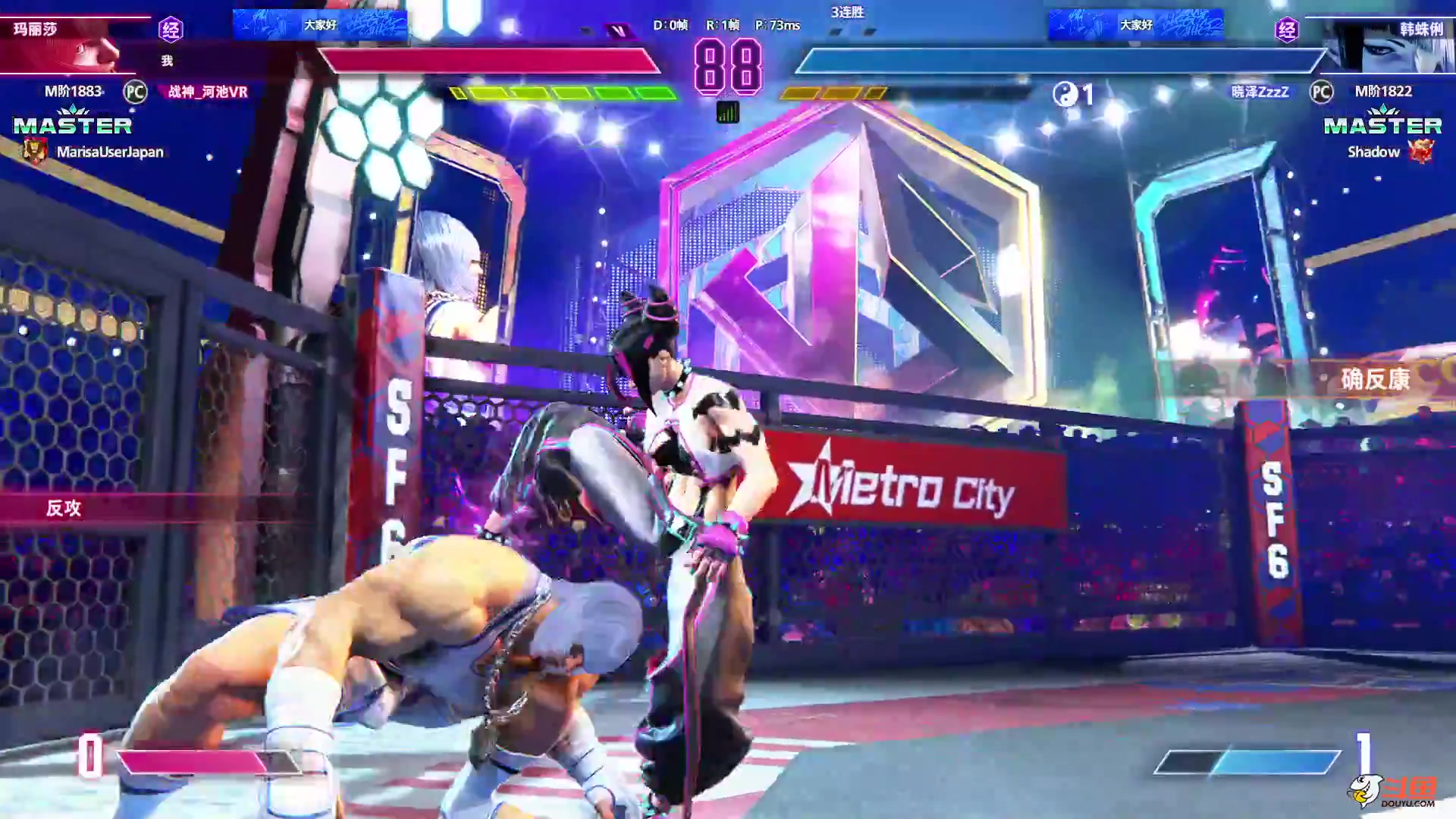Click the green connection signal icon
This screenshot has height=819, width=1456.
(x=727, y=113)
